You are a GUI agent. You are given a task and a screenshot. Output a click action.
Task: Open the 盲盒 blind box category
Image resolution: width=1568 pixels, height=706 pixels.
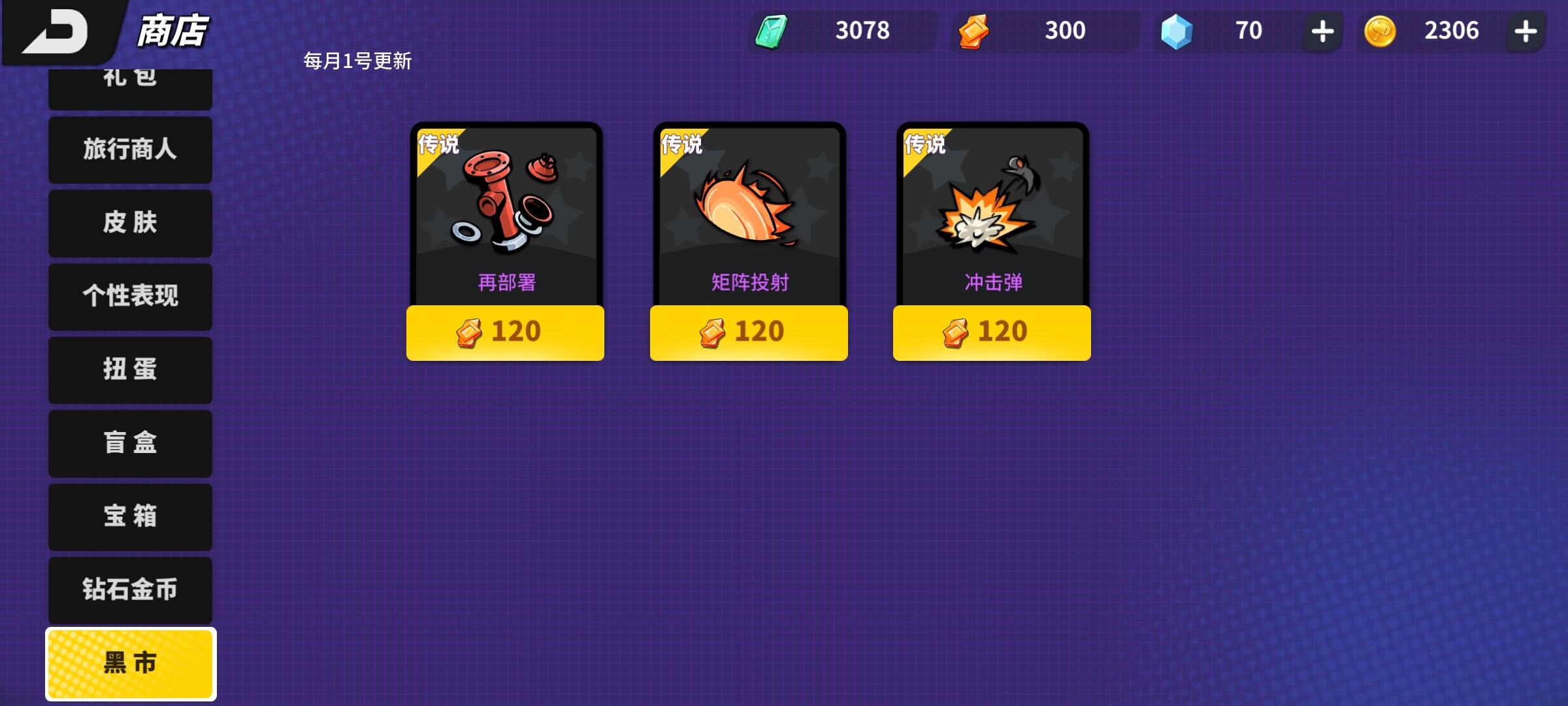130,443
